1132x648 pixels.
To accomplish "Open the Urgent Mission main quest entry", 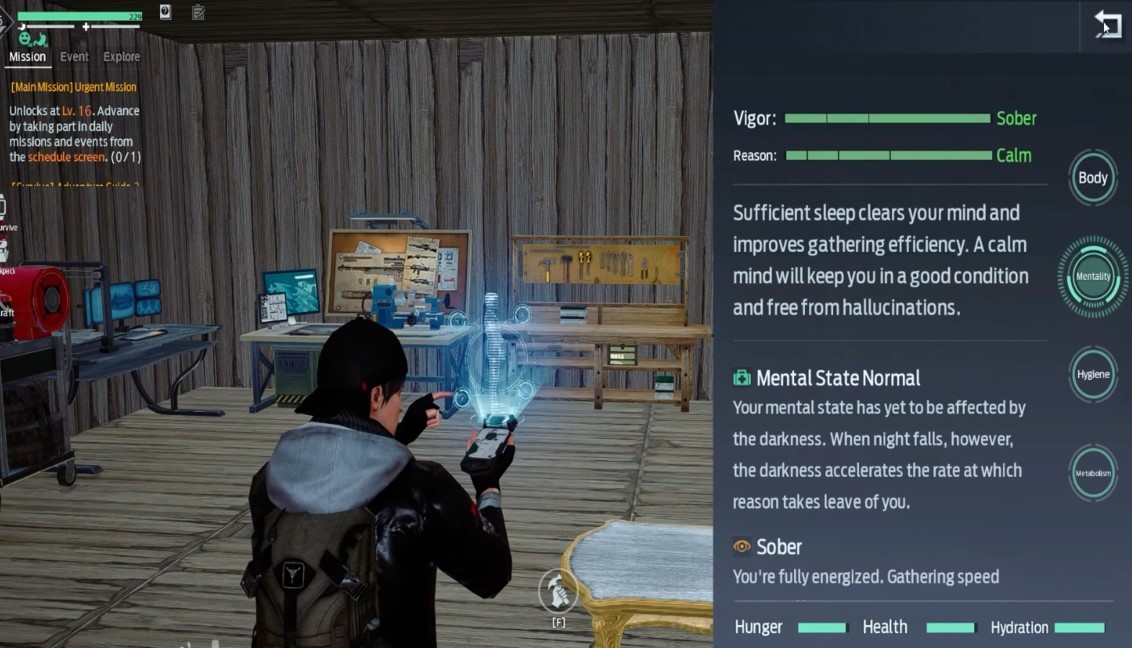I will pos(73,87).
